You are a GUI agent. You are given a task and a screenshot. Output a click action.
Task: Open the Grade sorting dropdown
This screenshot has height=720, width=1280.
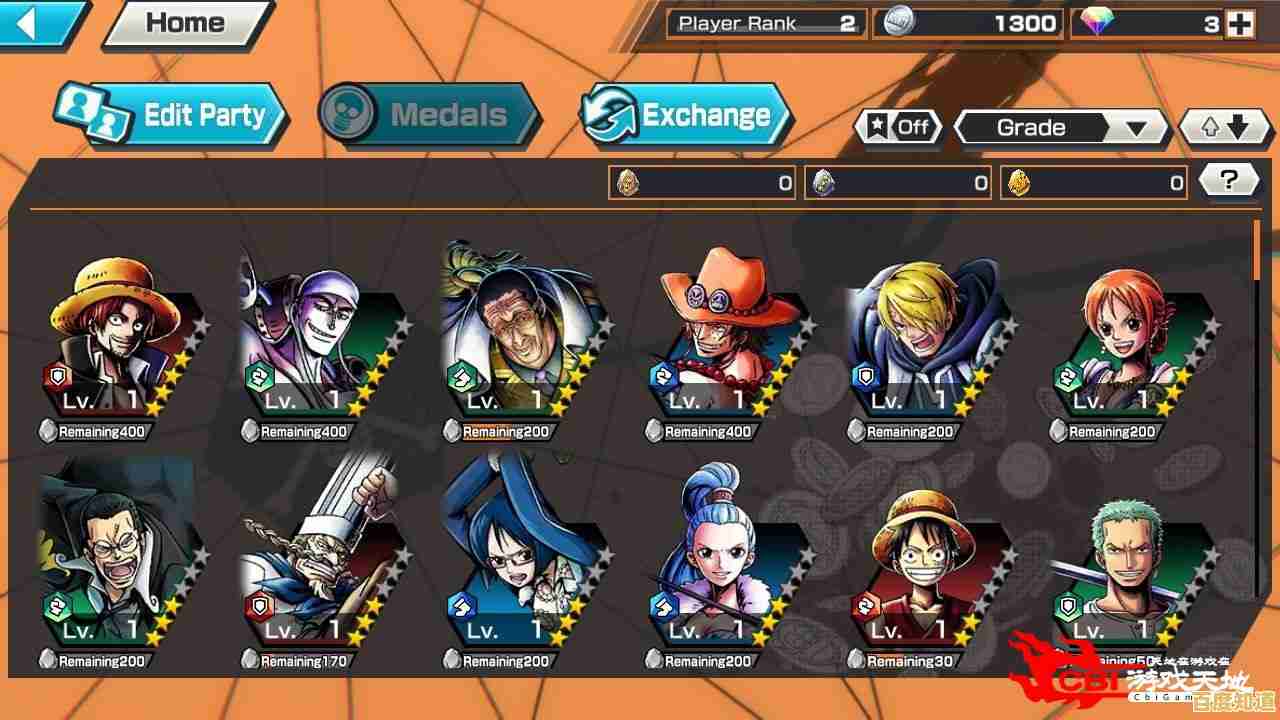pos(1060,128)
